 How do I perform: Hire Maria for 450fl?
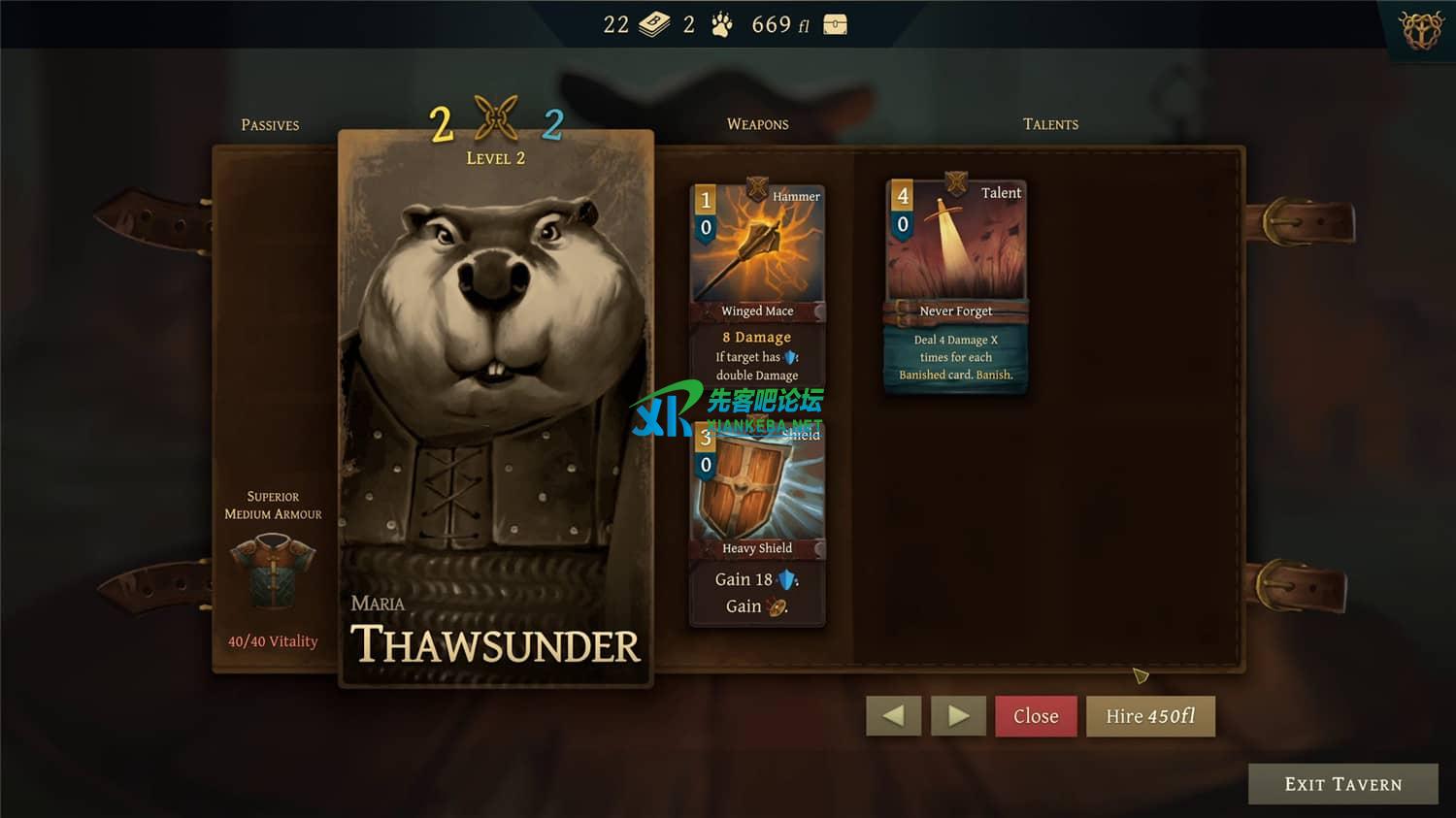point(1150,716)
